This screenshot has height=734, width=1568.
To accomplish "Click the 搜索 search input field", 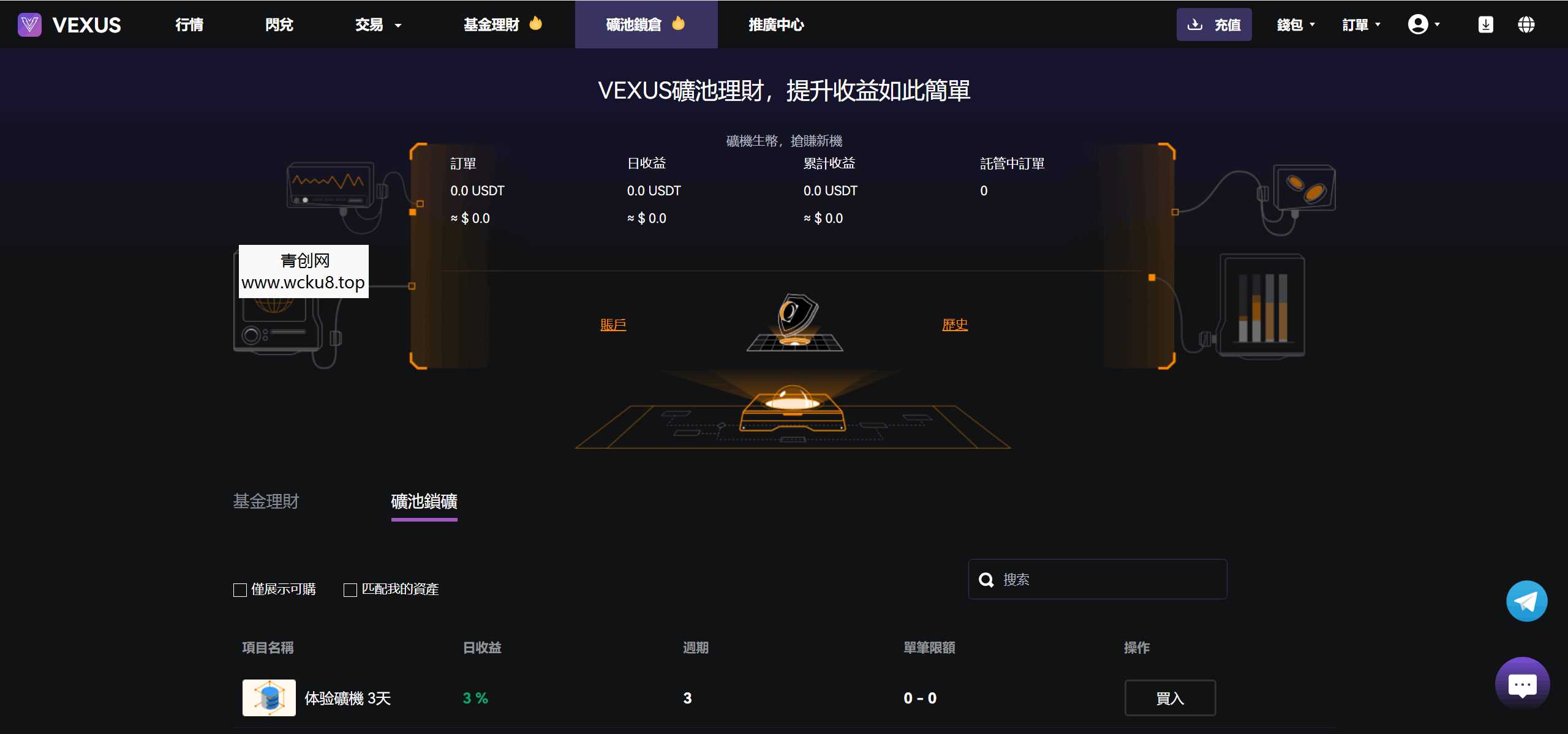I will click(1096, 579).
